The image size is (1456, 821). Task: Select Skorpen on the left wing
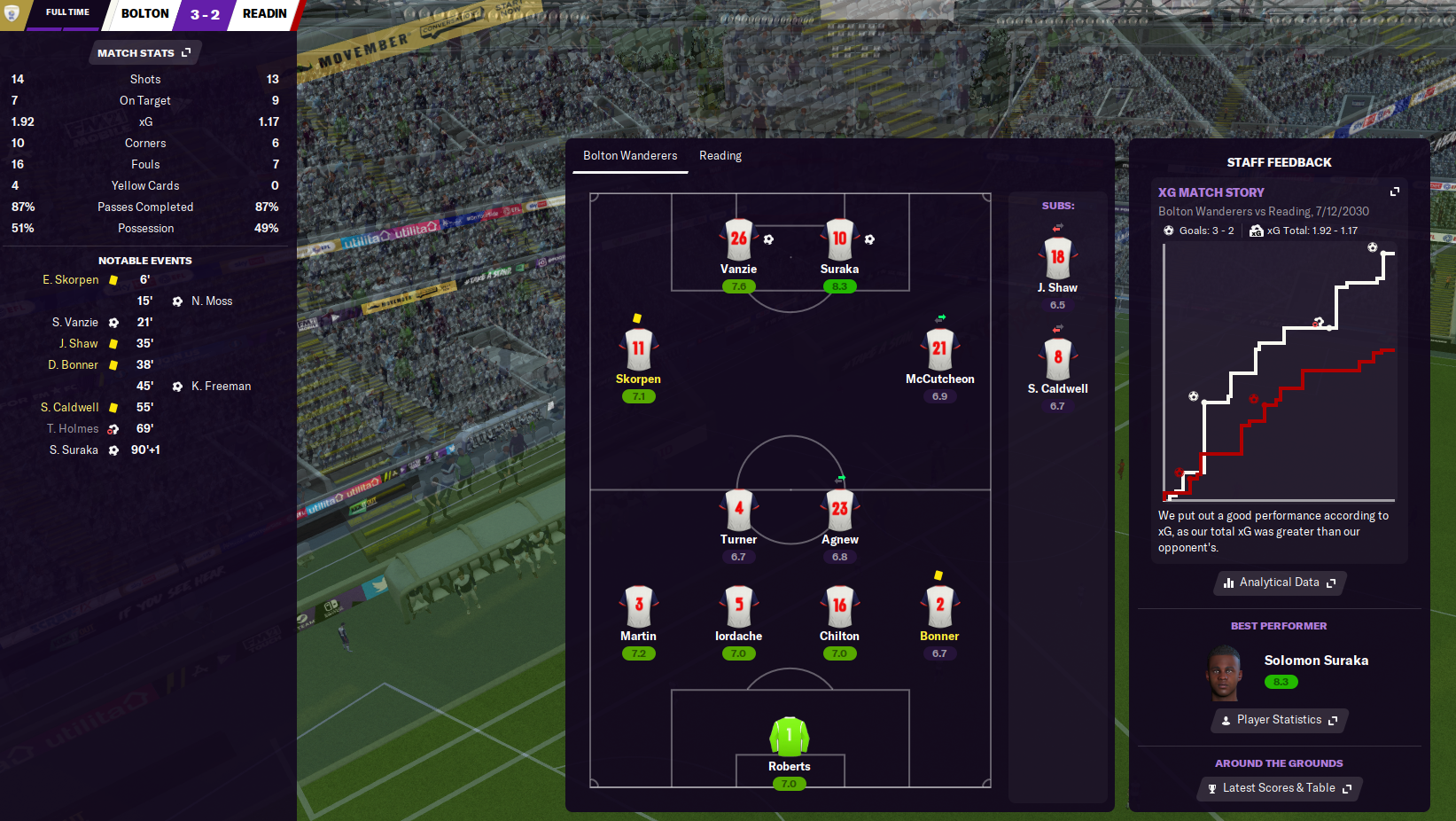click(x=638, y=348)
